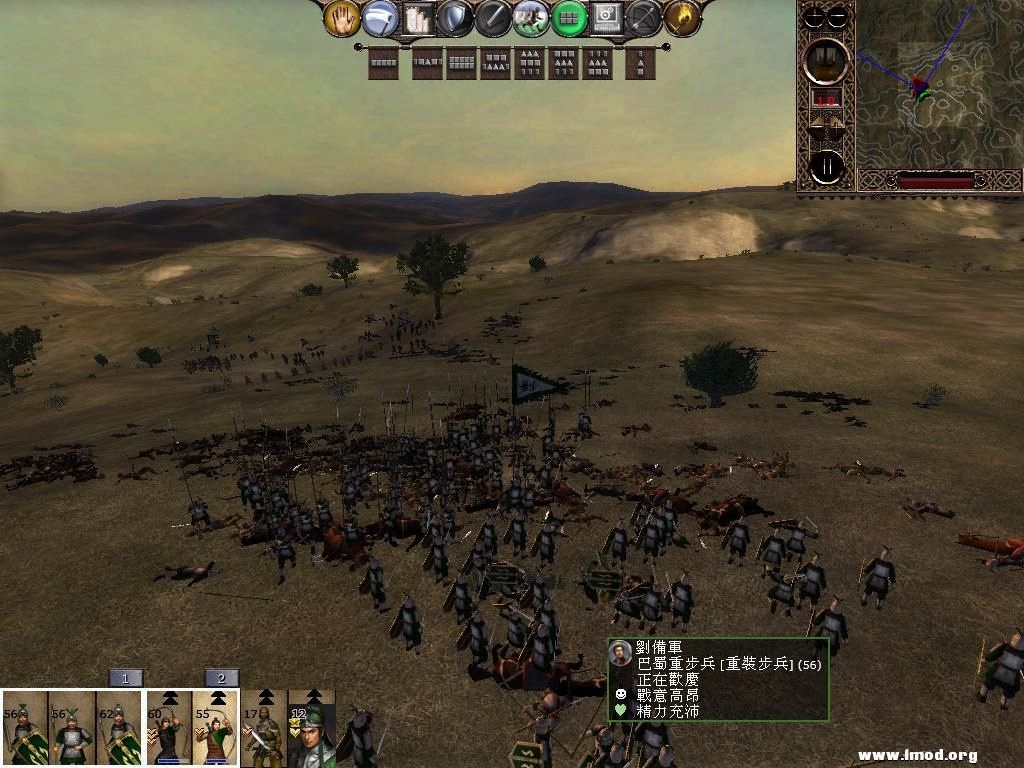Select the shield infantry card with 62 men

click(120, 728)
